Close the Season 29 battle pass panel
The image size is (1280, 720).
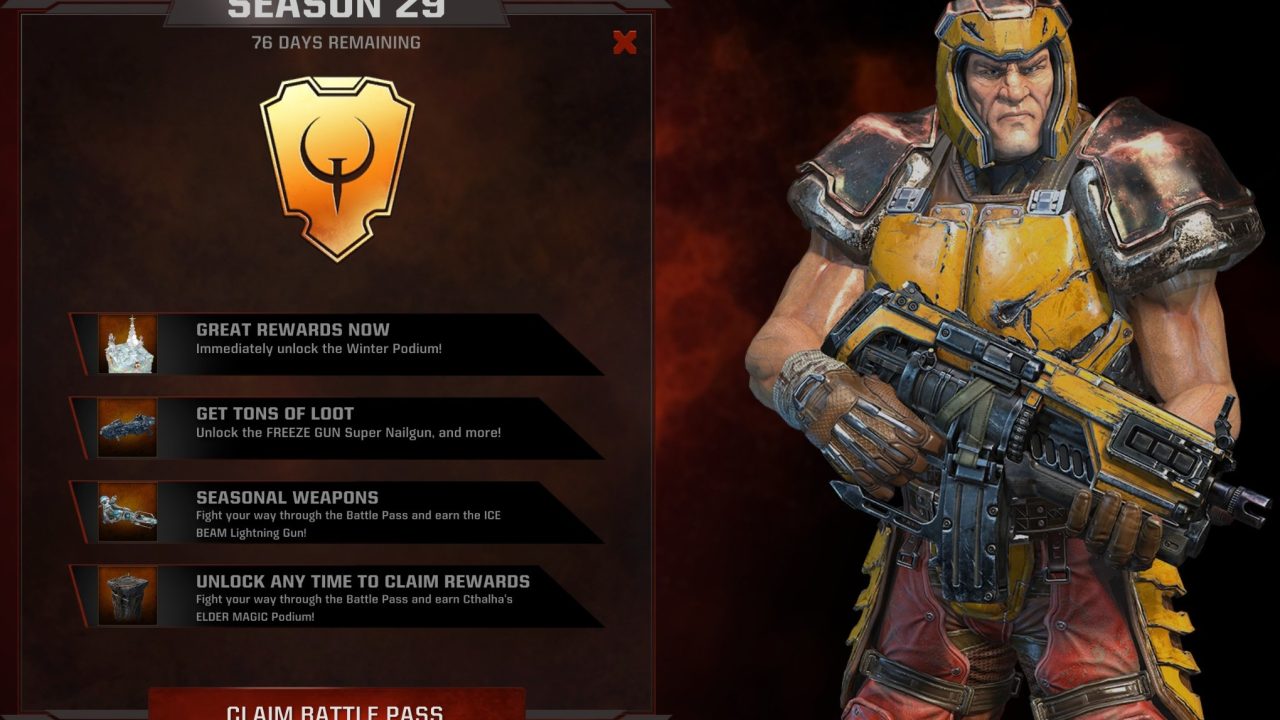coord(625,42)
